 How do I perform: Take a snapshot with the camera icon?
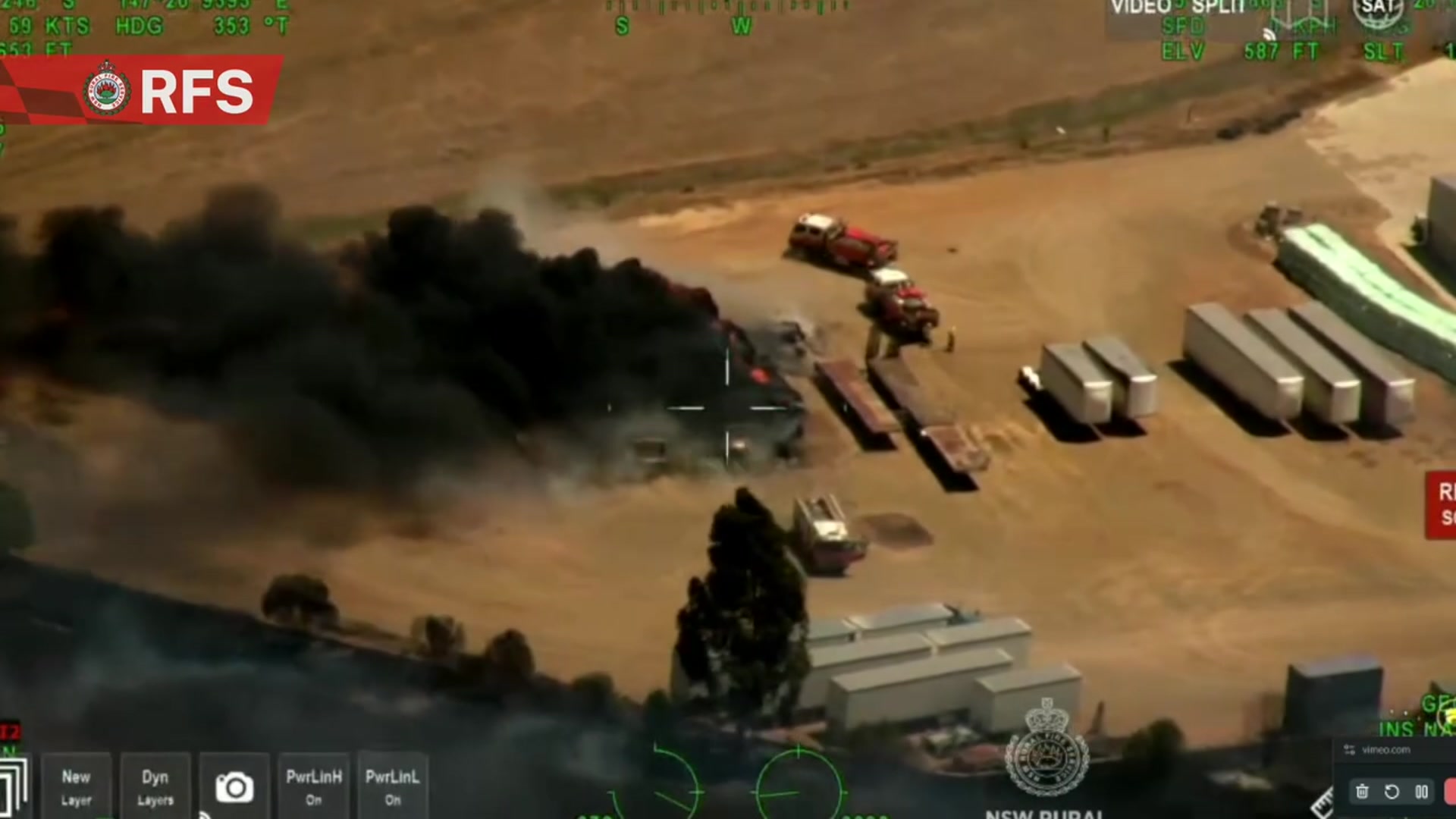[x=235, y=788]
